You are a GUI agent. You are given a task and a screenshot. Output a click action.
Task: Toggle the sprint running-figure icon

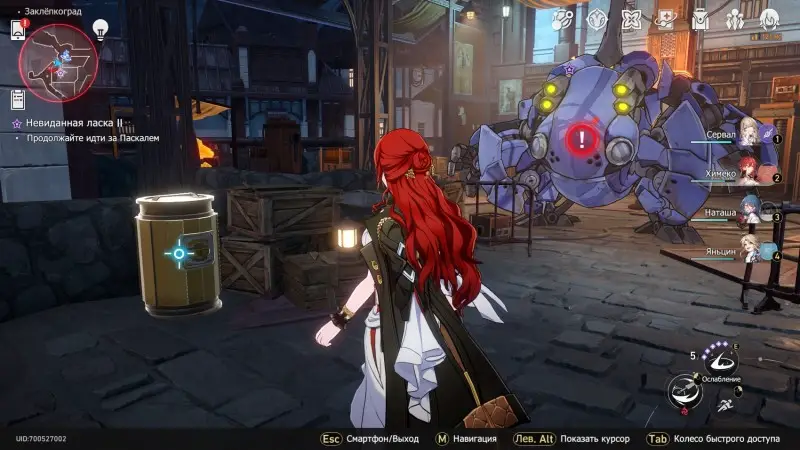click(x=724, y=405)
